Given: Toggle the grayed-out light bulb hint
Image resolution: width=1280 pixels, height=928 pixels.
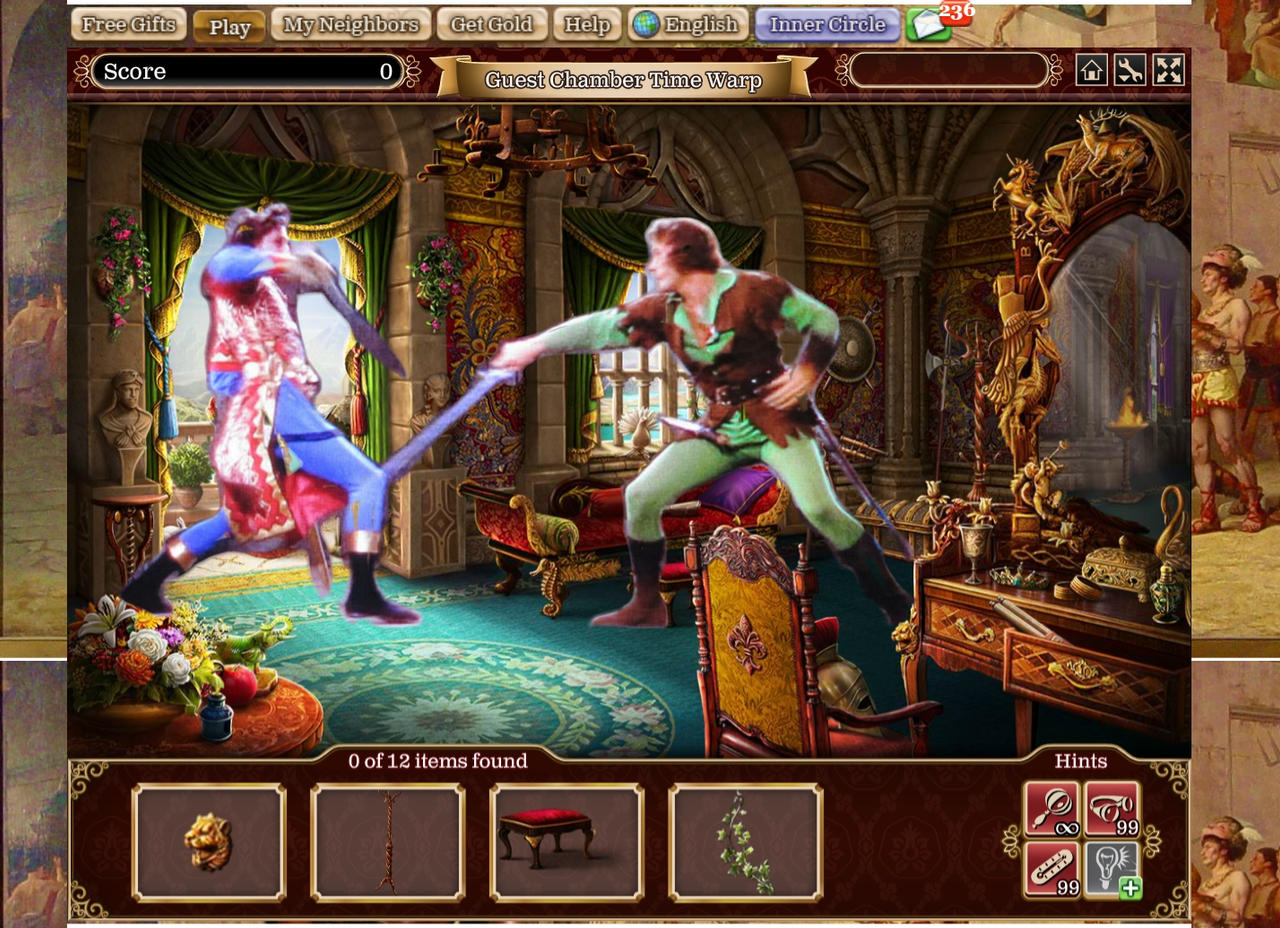Looking at the screenshot, I should pyautogui.click(x=1108, y=862).
